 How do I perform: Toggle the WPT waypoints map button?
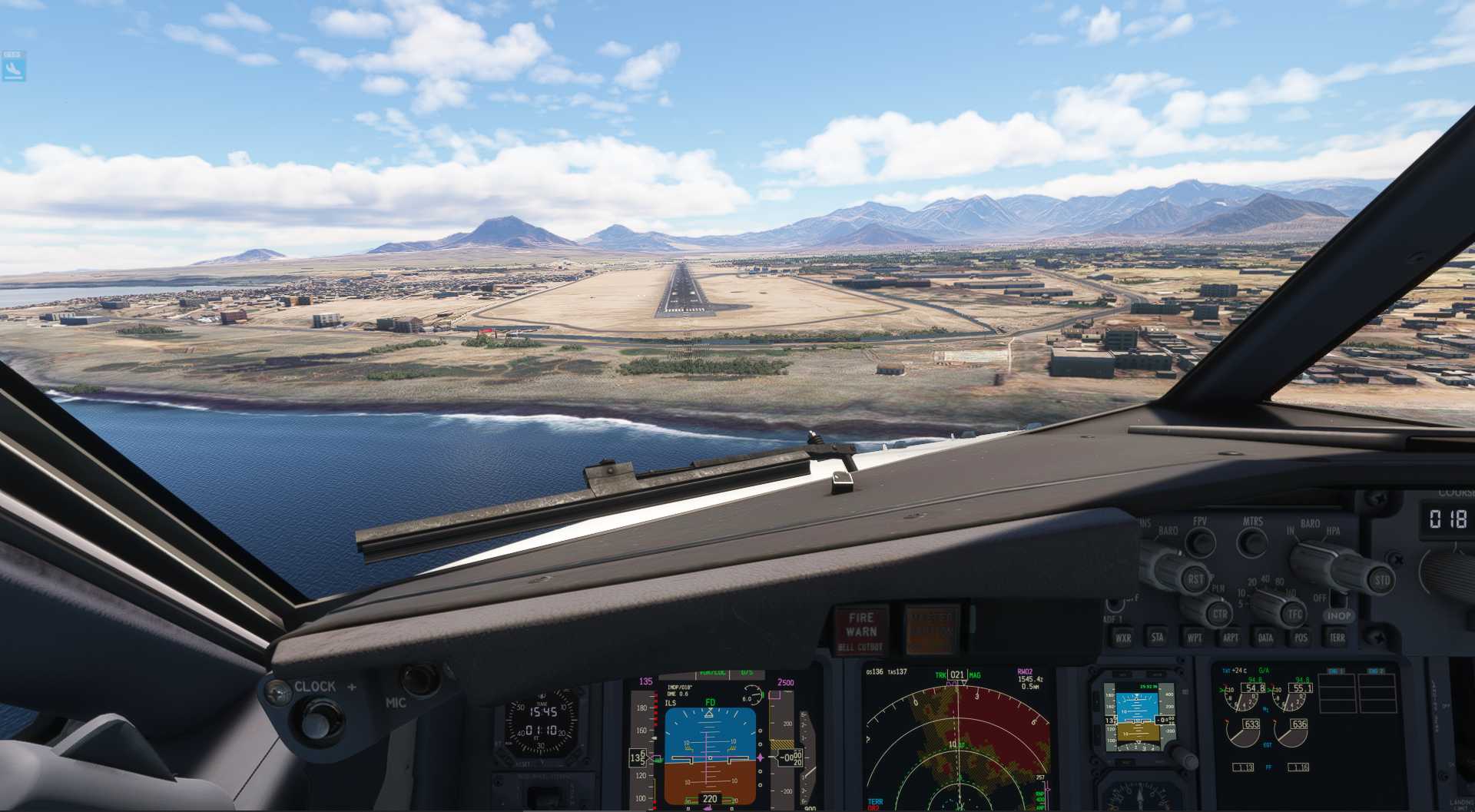[1195, 638]
